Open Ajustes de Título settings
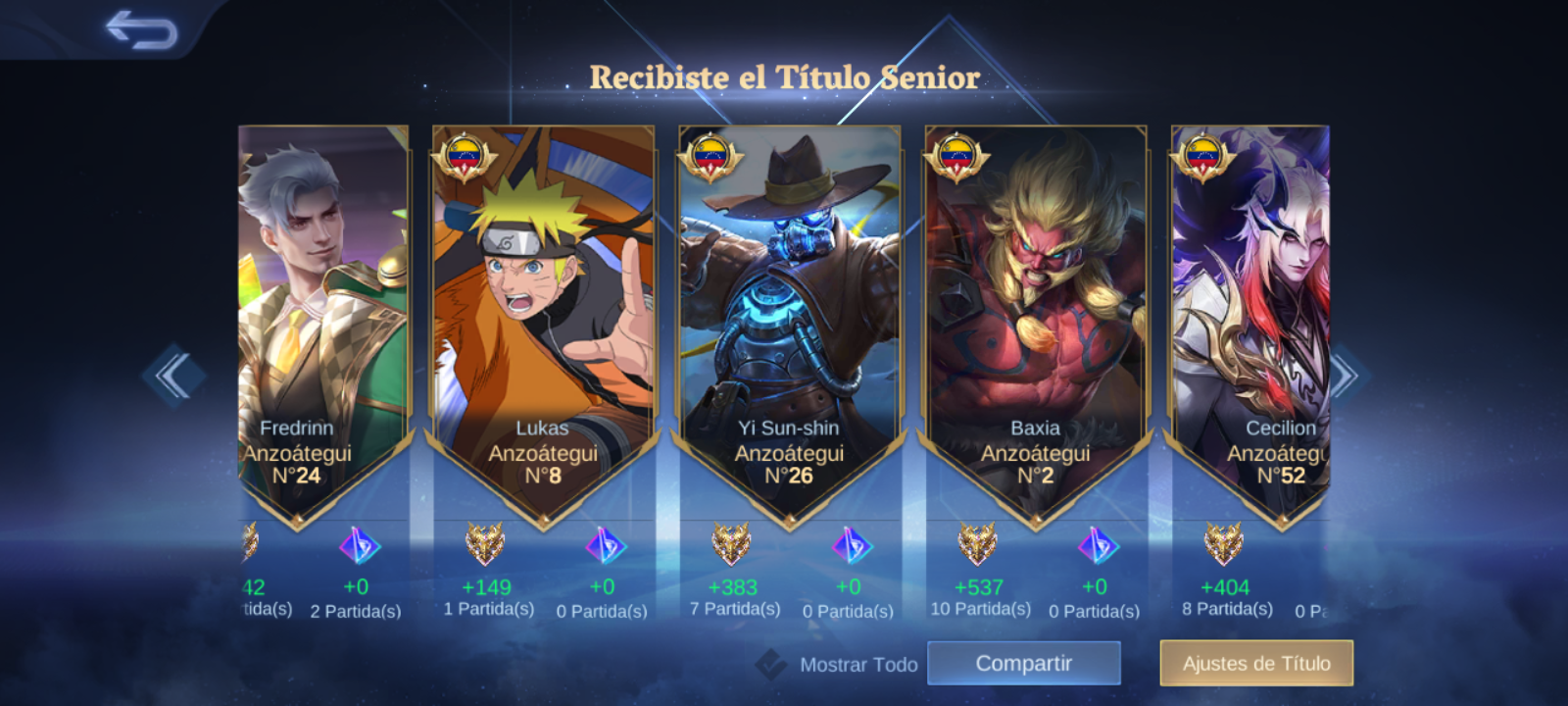Image resolution: width=1568 pixels, height=706 pixels. 1256,664
